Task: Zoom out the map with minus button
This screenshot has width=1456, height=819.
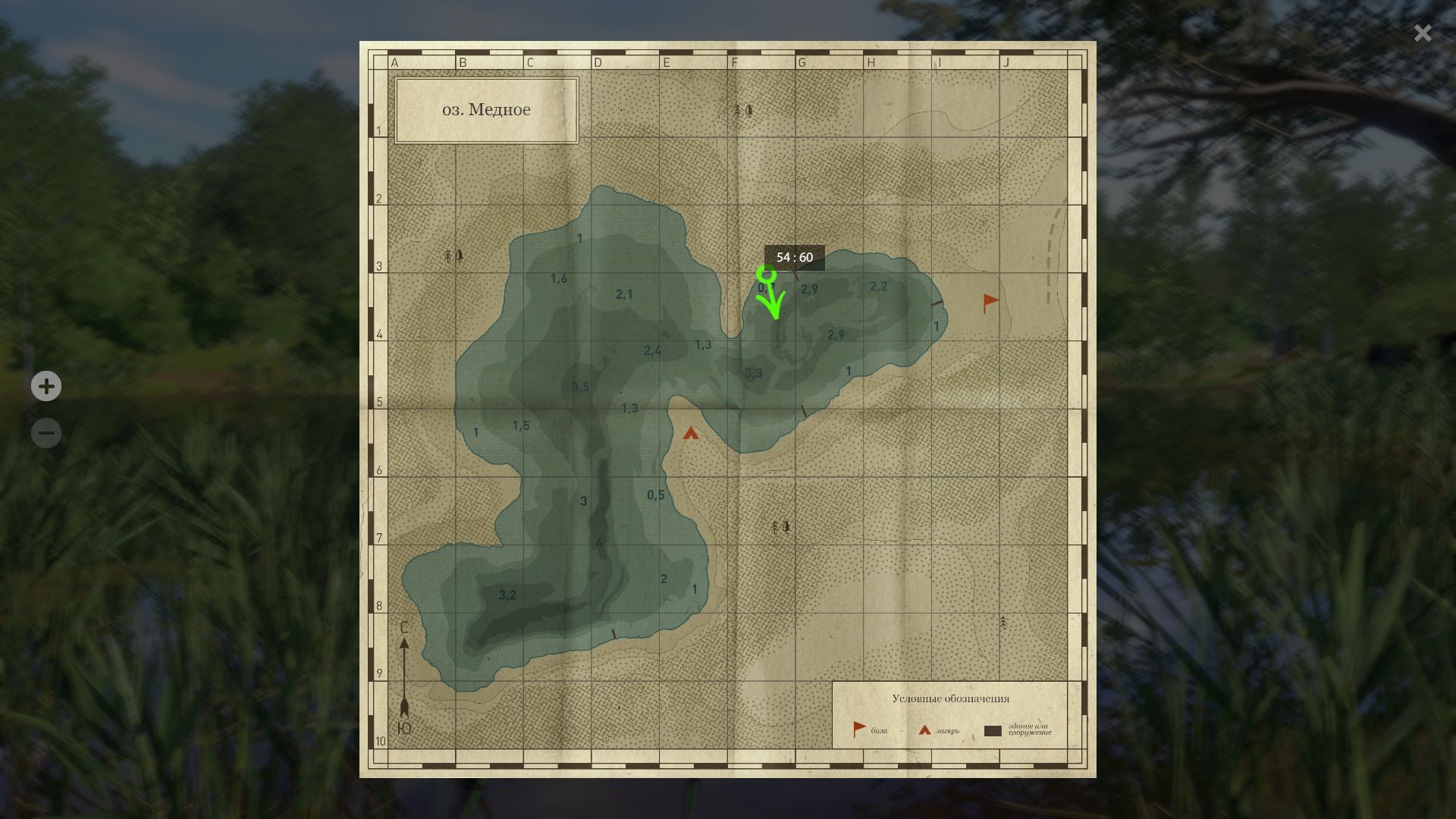Action: [x=46, y=433]
